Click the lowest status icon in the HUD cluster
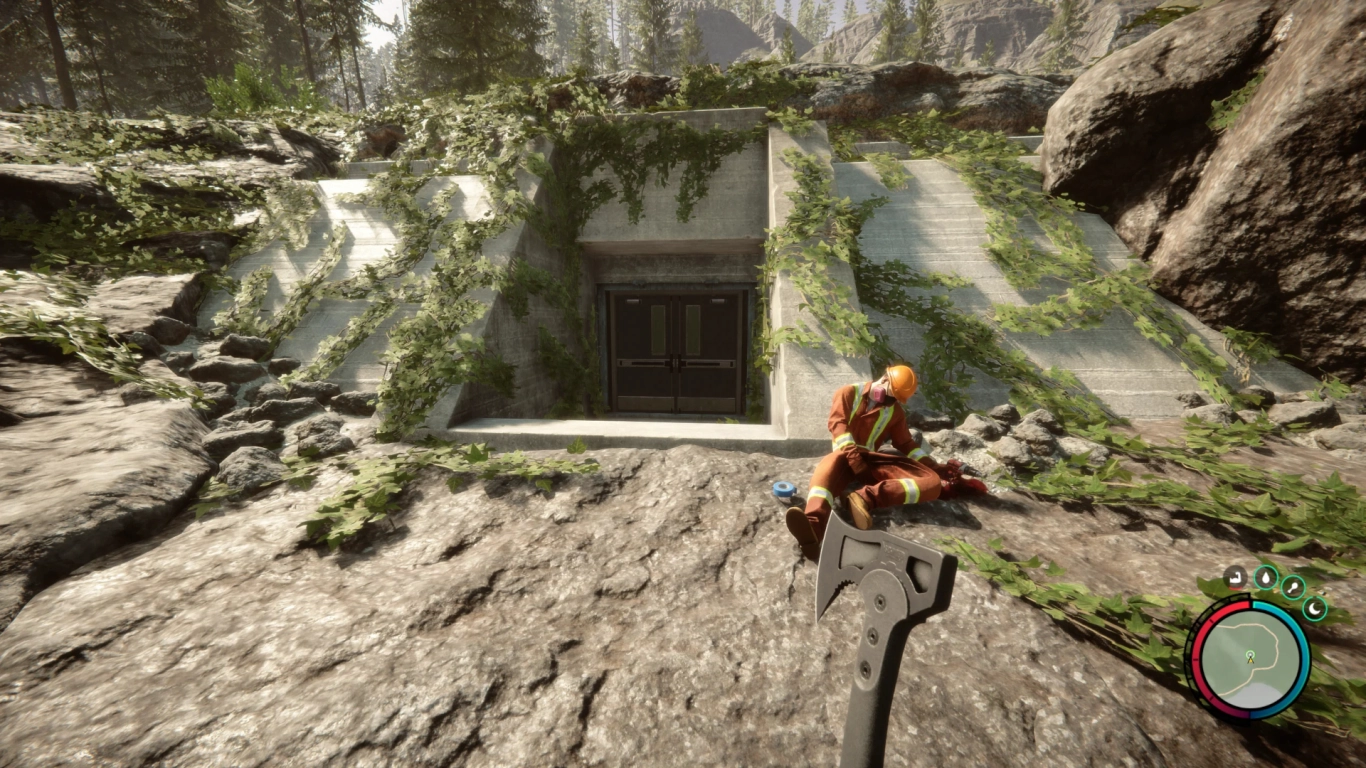 click(1315, 608)
